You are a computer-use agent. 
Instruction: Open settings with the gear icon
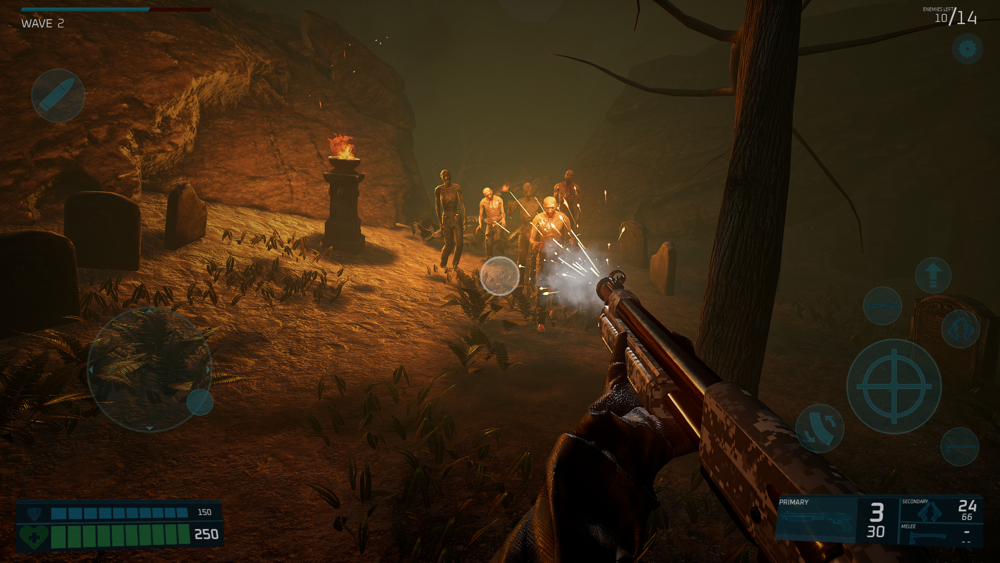[x=966, y=47]
